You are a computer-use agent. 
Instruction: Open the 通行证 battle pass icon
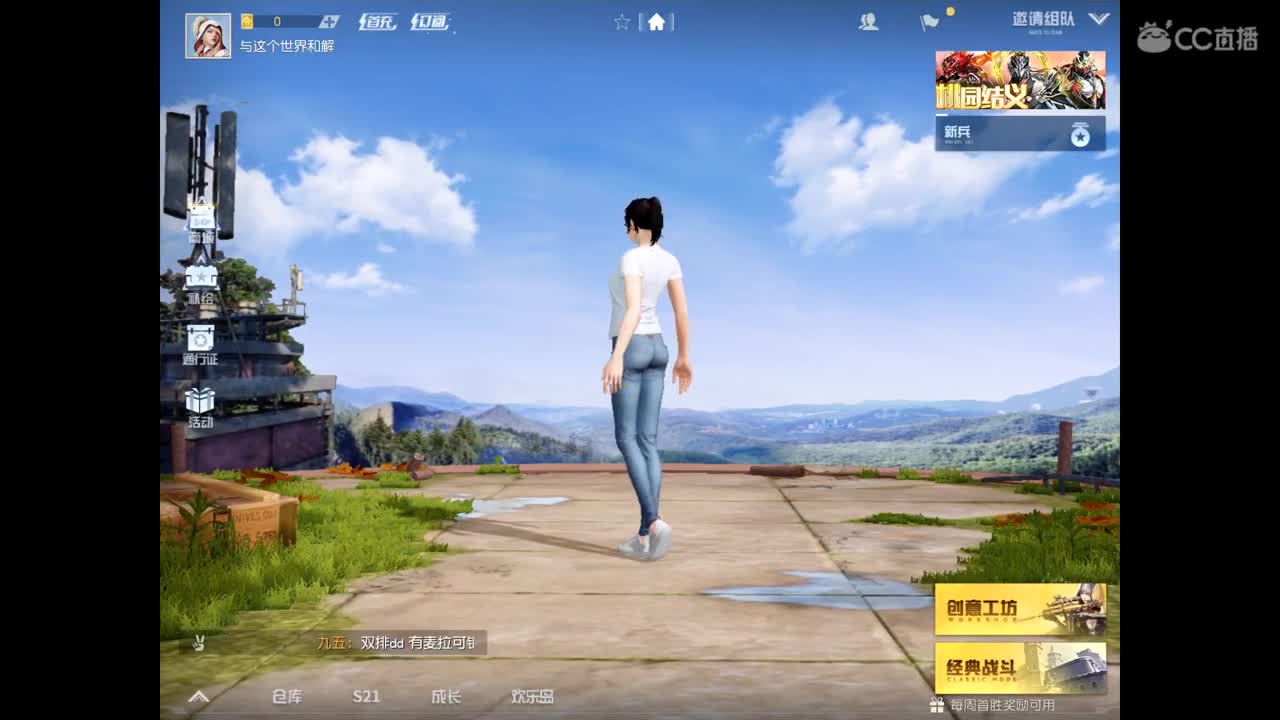click(199, 338)
